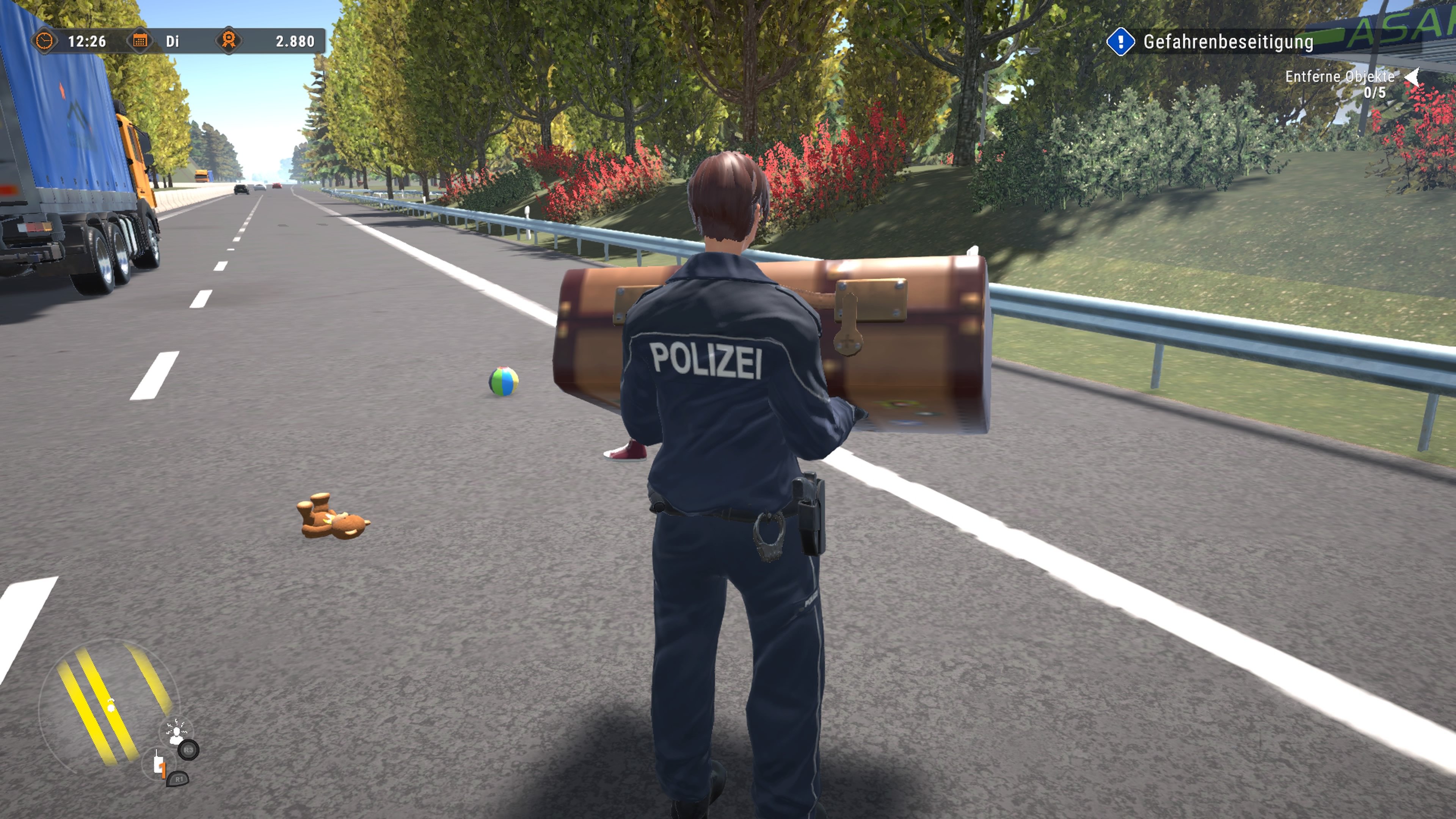The height and width of the screenshot is (819, 1456).
Task: Click the white player marker inside the minimap
Action: point(111,708)
